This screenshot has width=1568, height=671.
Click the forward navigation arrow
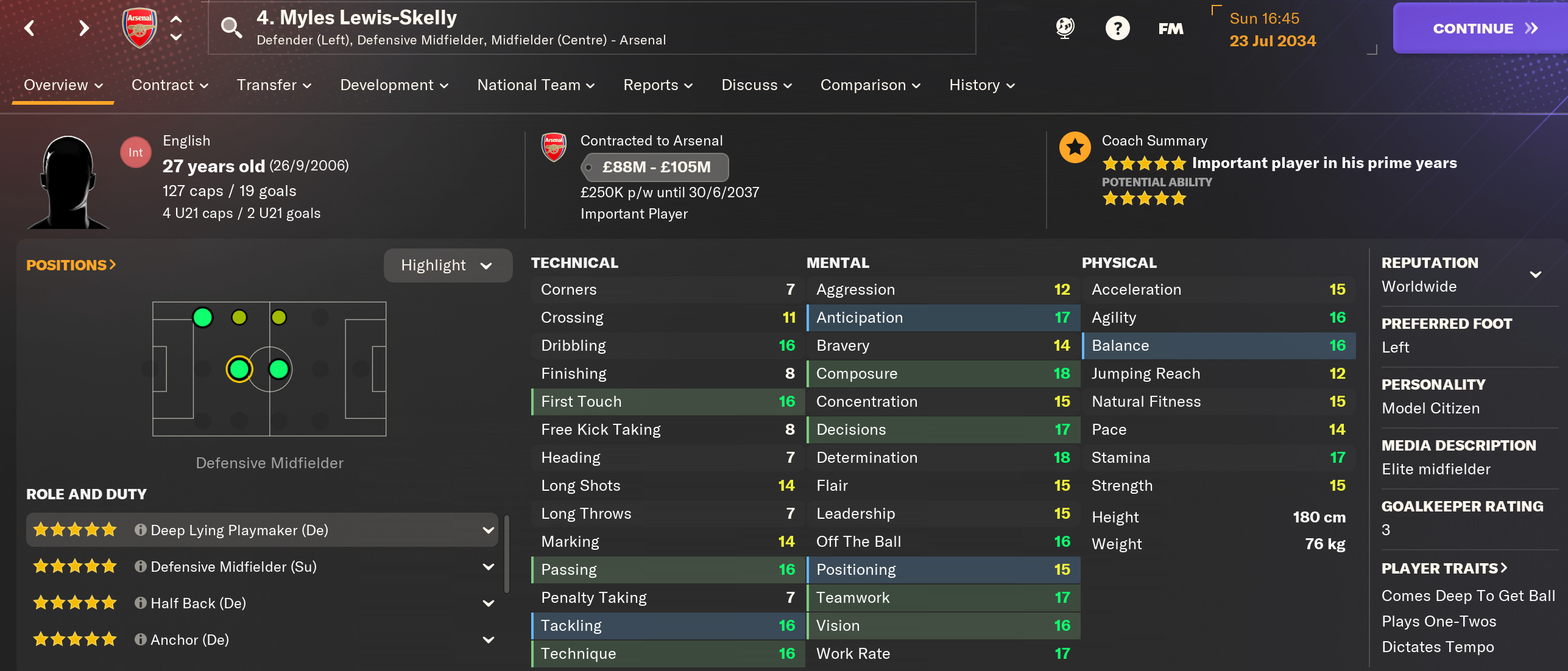tap(83, 28)
